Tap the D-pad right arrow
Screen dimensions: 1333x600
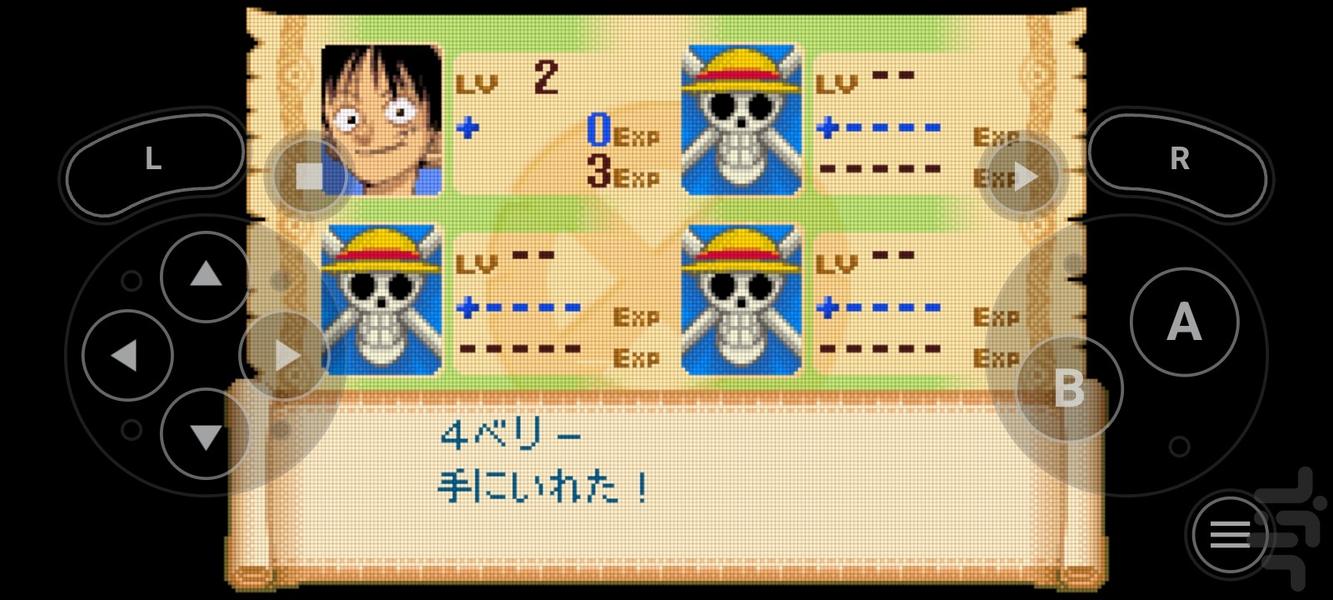tap(285, 355)
